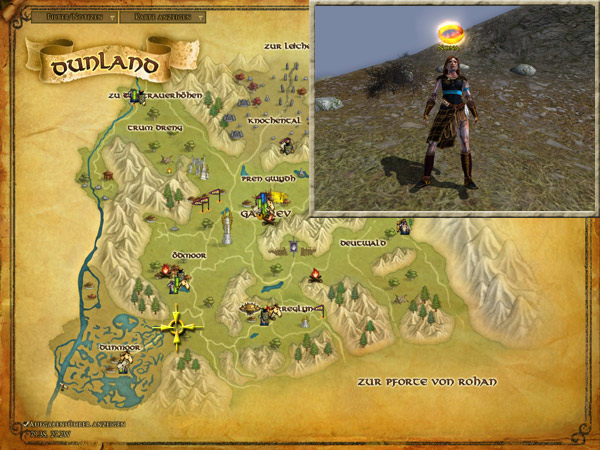
Task: Click the Dunmoor settlement marker
Action: coord(124,364)
